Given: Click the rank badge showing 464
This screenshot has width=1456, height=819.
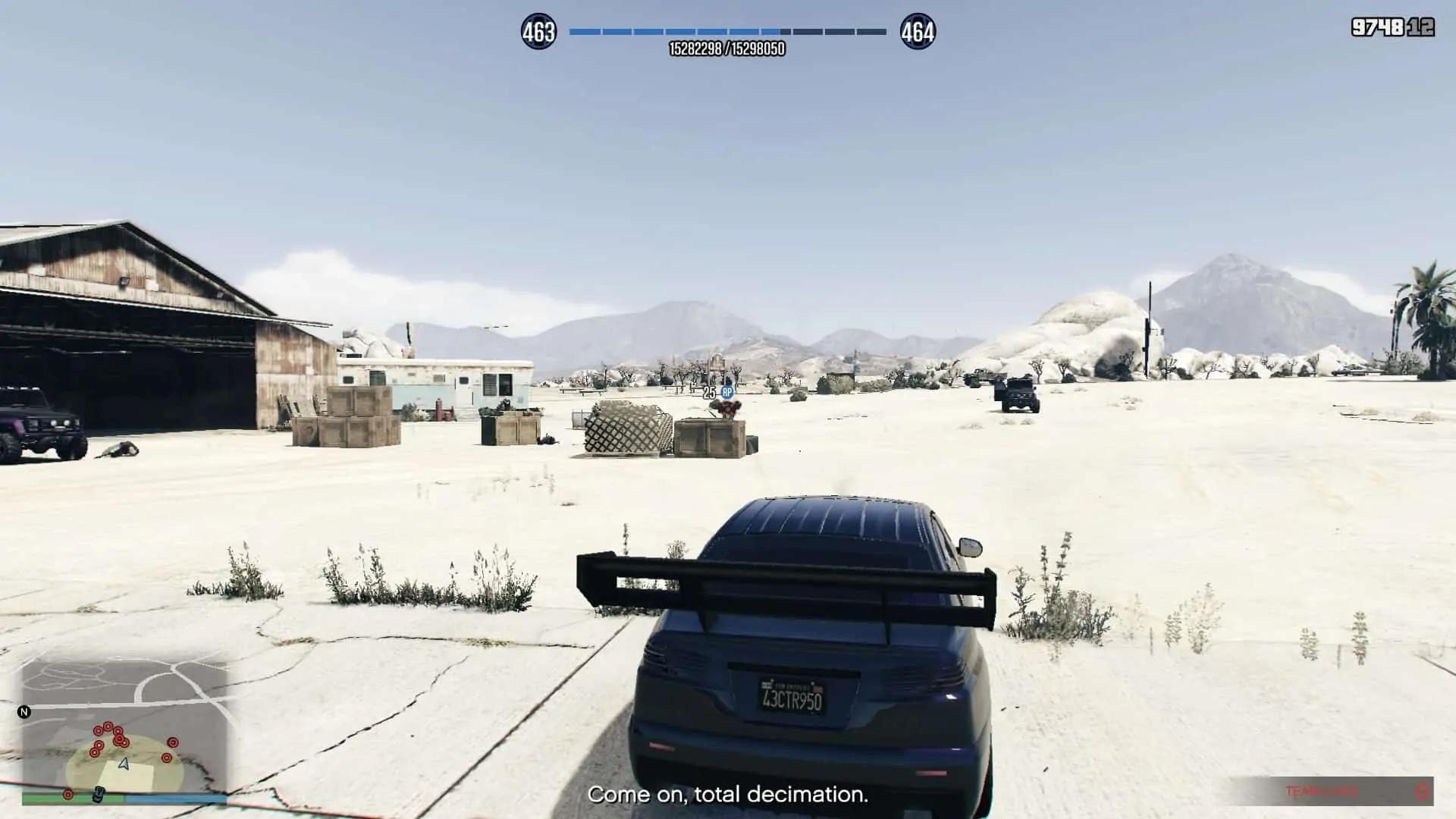Looking at the screenshot, I should click(916, 32).
